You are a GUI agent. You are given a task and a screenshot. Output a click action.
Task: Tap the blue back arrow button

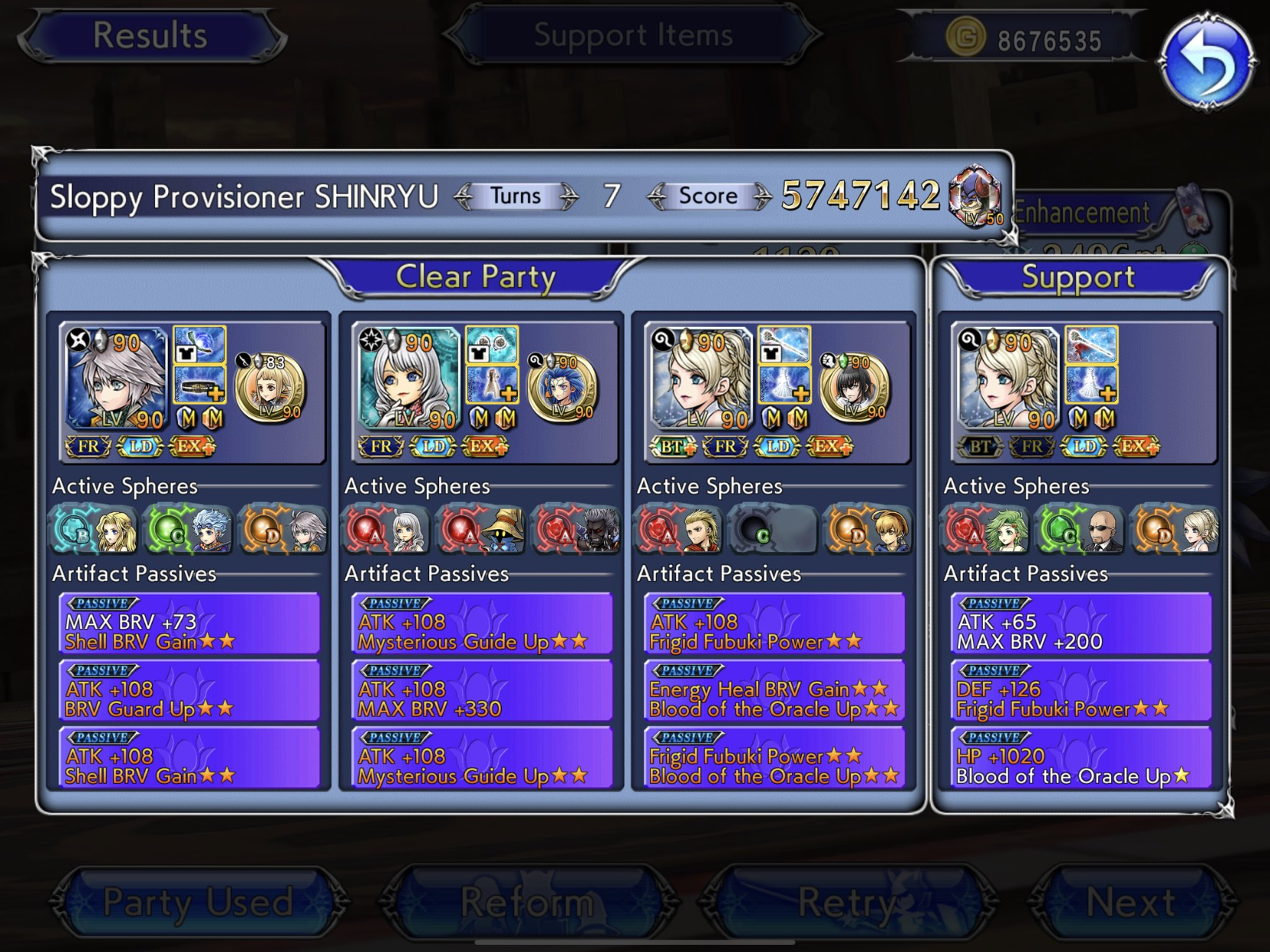click(x=1206, y=60)
